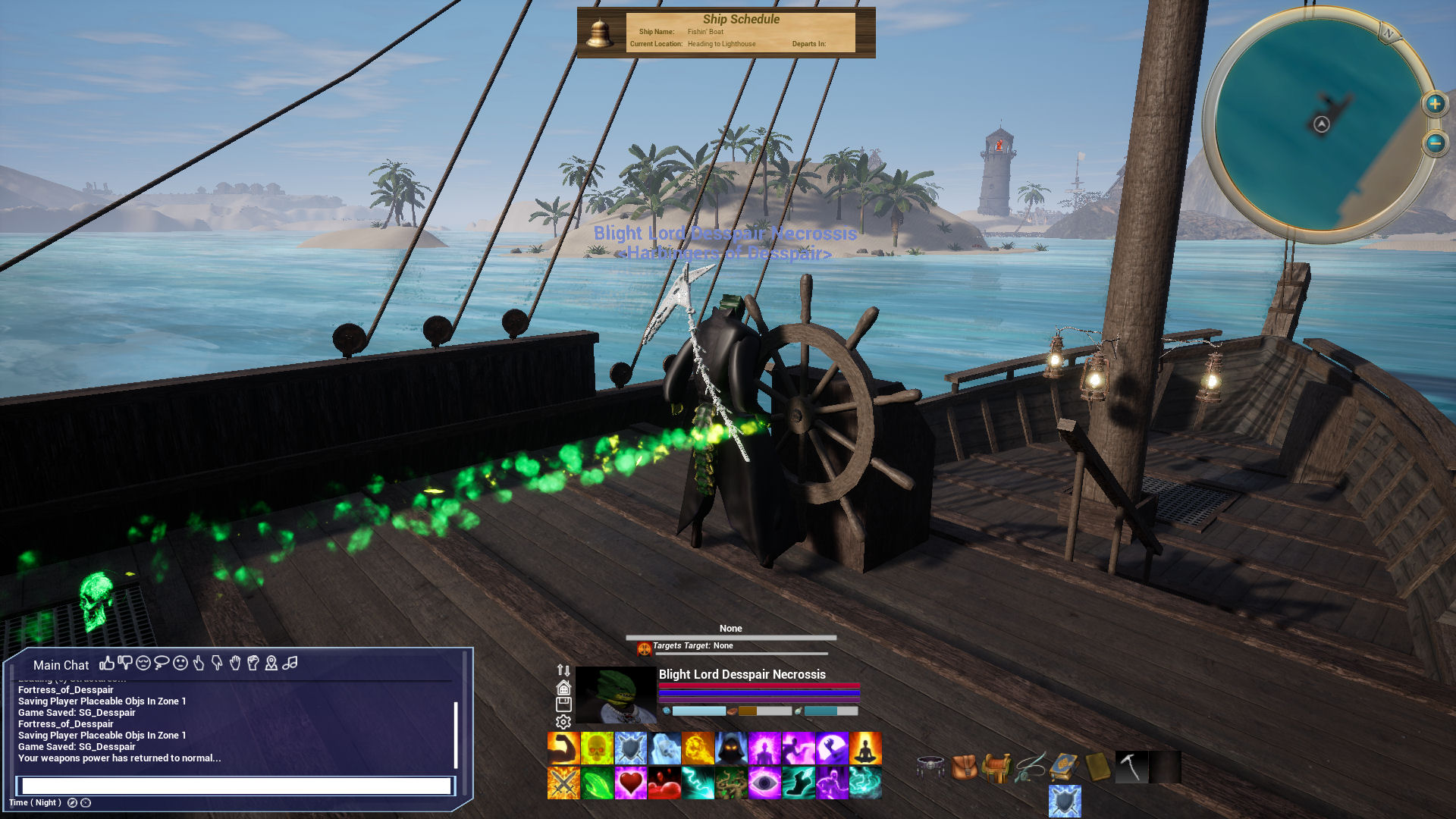Open the settings gear beside the portrait

562,722
